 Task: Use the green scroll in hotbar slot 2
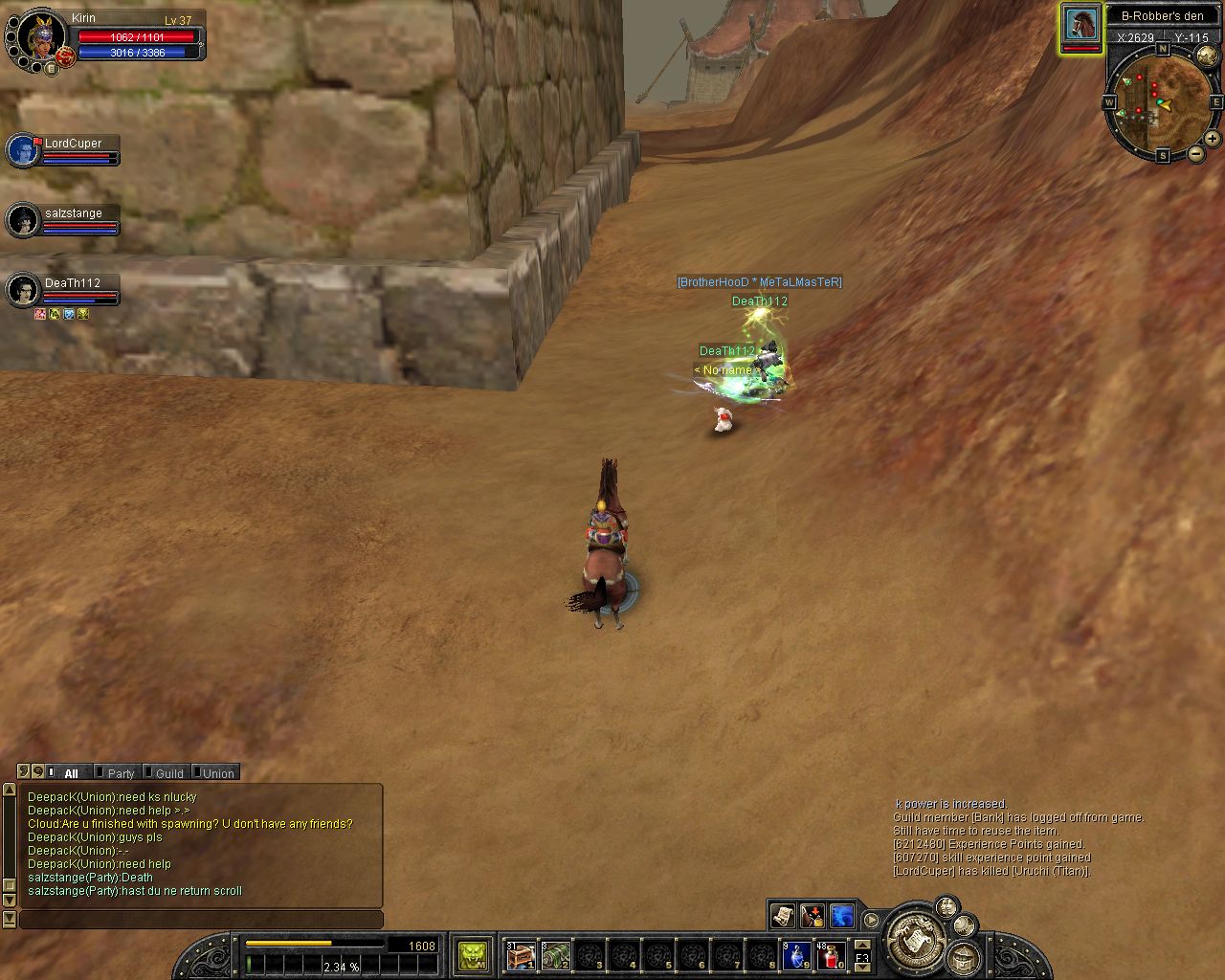pos(555,955)
